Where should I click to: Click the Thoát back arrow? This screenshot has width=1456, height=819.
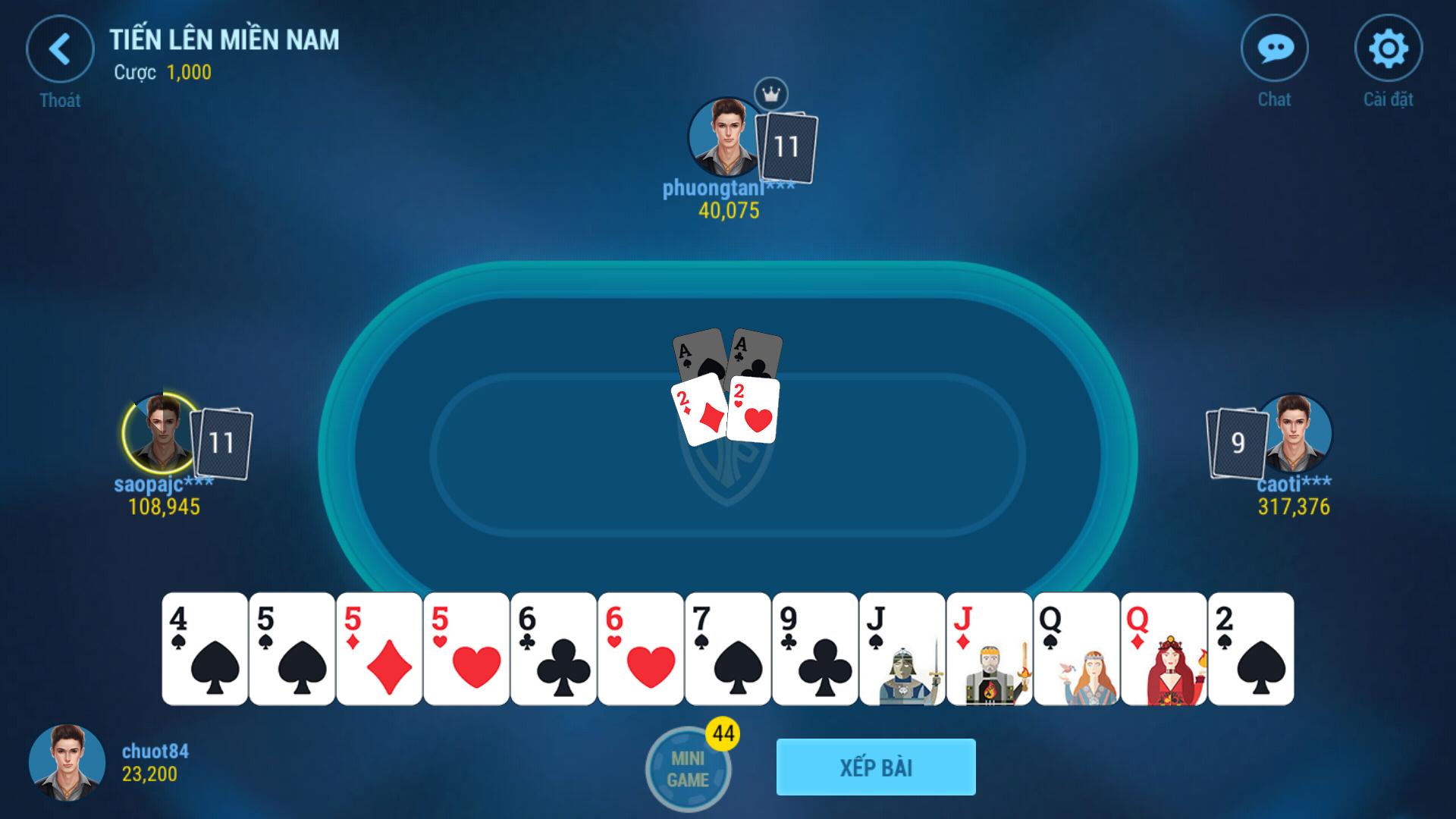[x=62, y=49]
